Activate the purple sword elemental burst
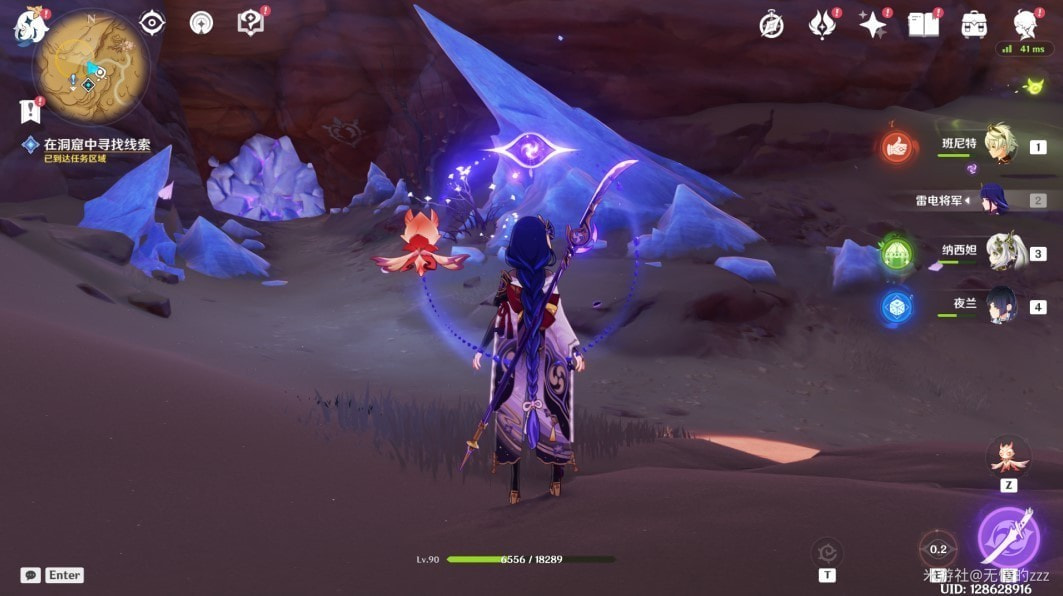Screen dimensions: 1063x596 click(x=1007, y=536)
